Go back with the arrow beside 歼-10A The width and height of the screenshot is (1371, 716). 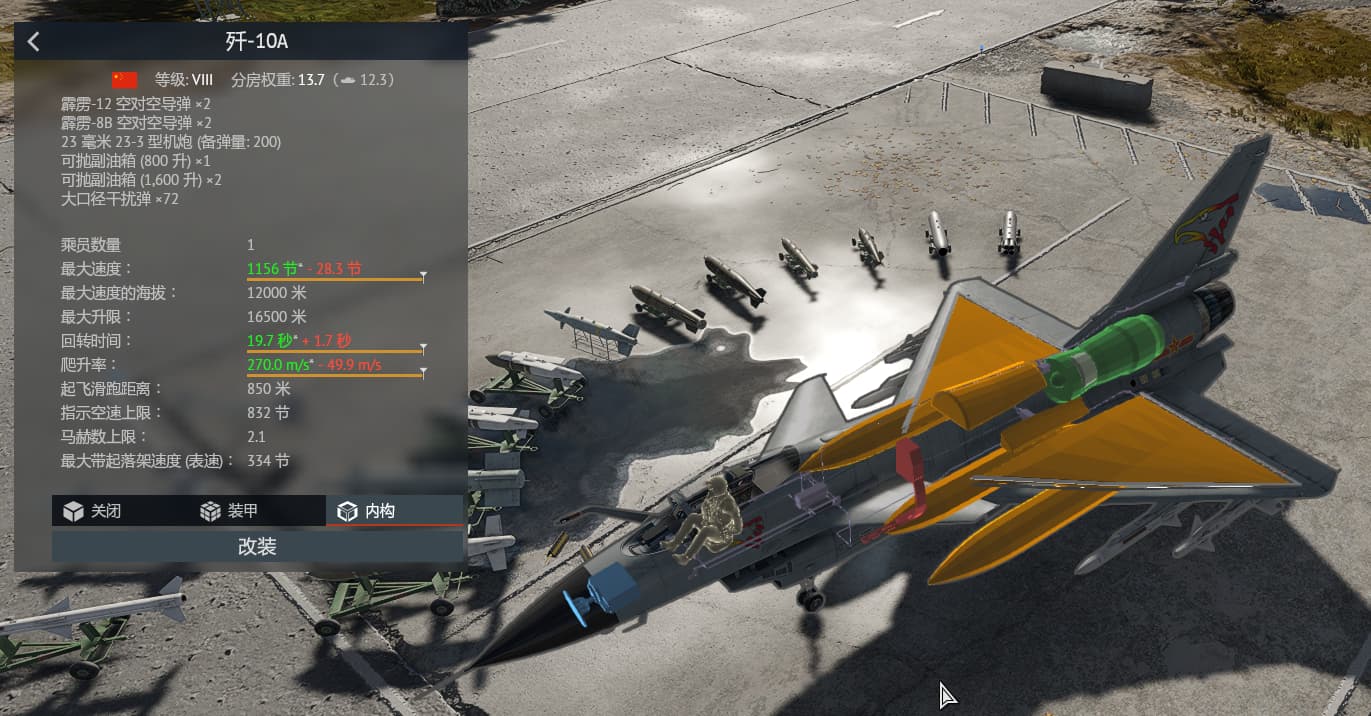click(34, 42)
